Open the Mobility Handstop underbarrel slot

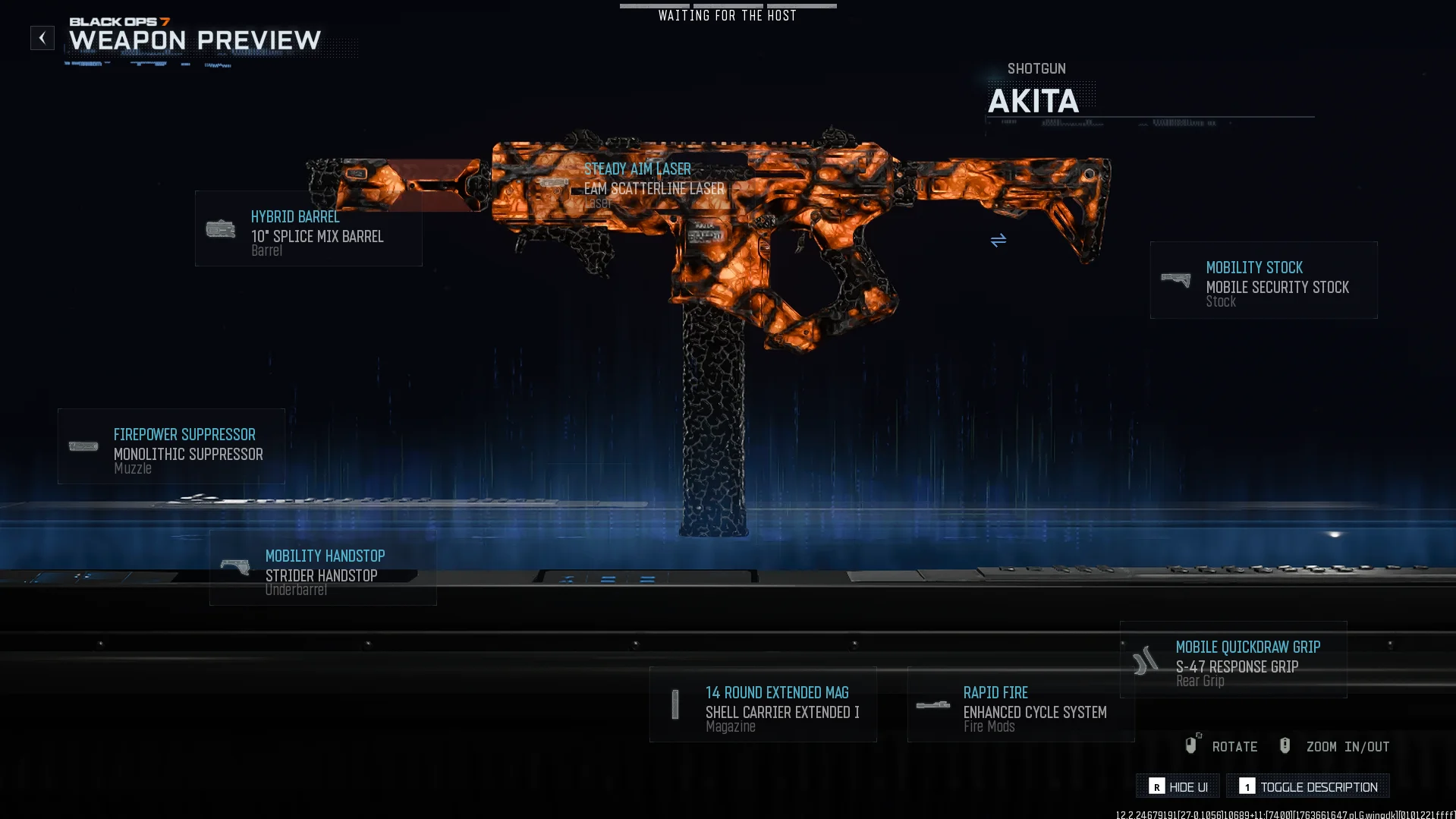tap(322, 569)
